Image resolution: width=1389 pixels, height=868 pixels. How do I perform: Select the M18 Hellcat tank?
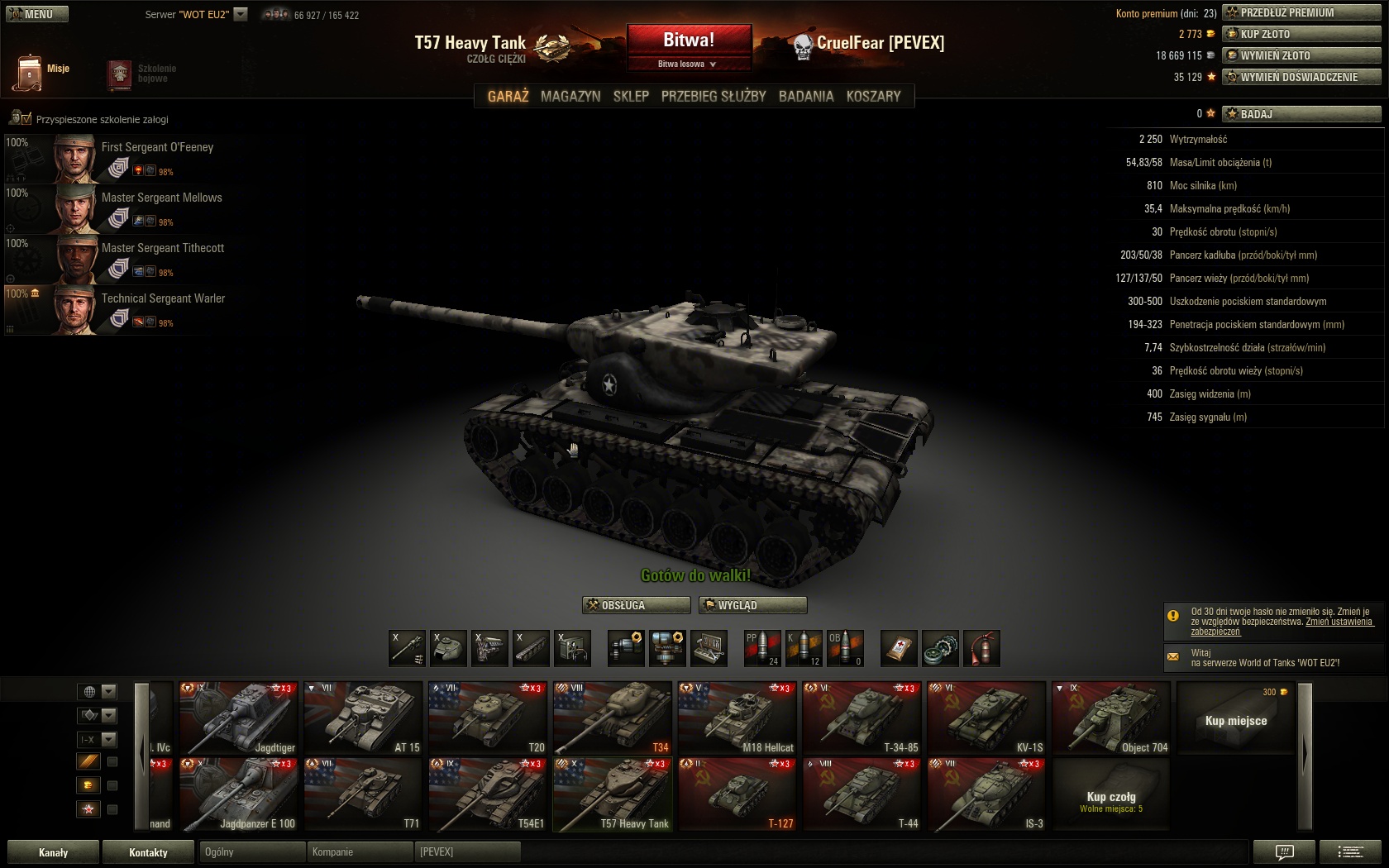click(x=737, y=718)
